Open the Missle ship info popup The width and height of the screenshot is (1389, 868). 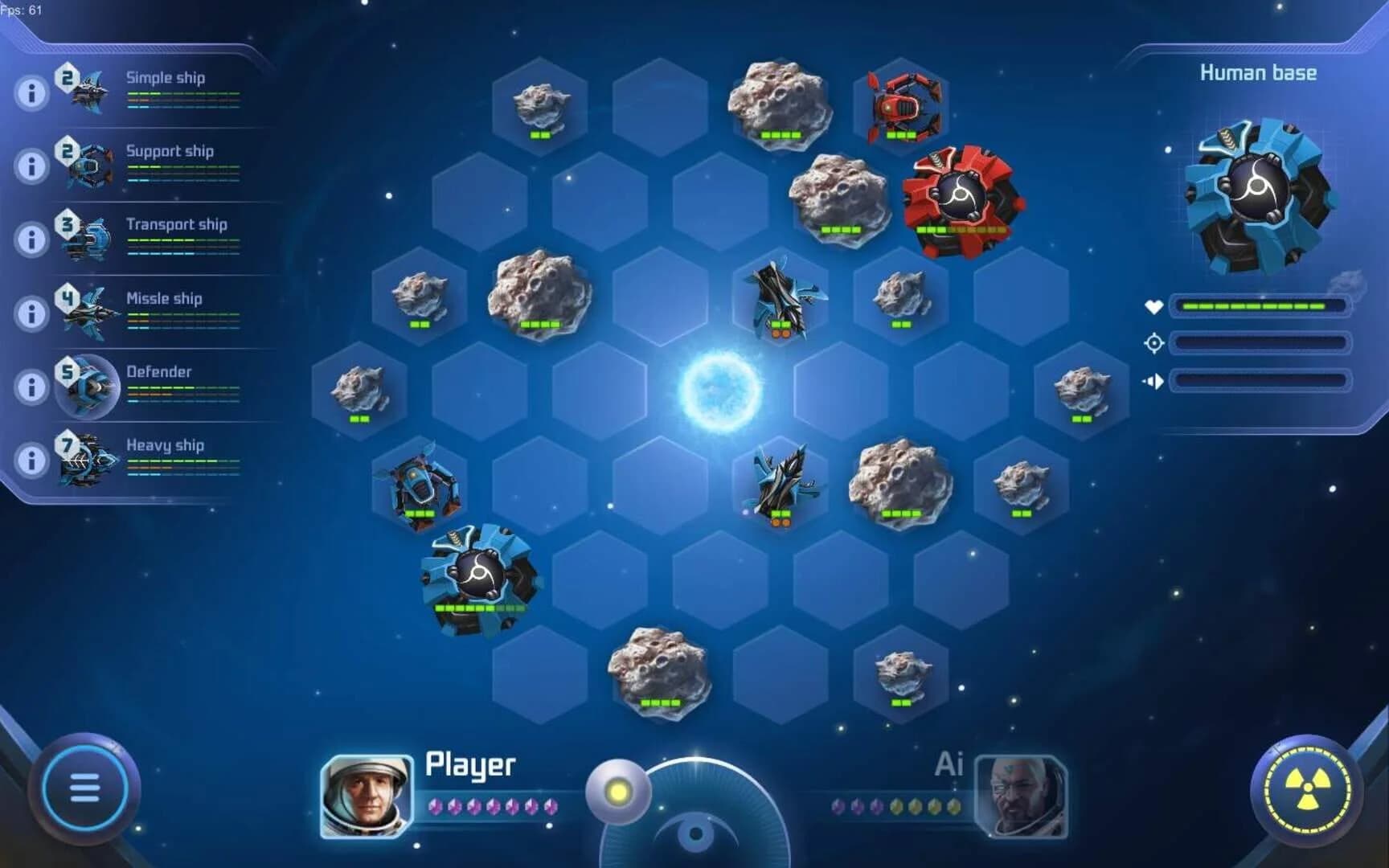pyautogui.click(x=31, y=313)
